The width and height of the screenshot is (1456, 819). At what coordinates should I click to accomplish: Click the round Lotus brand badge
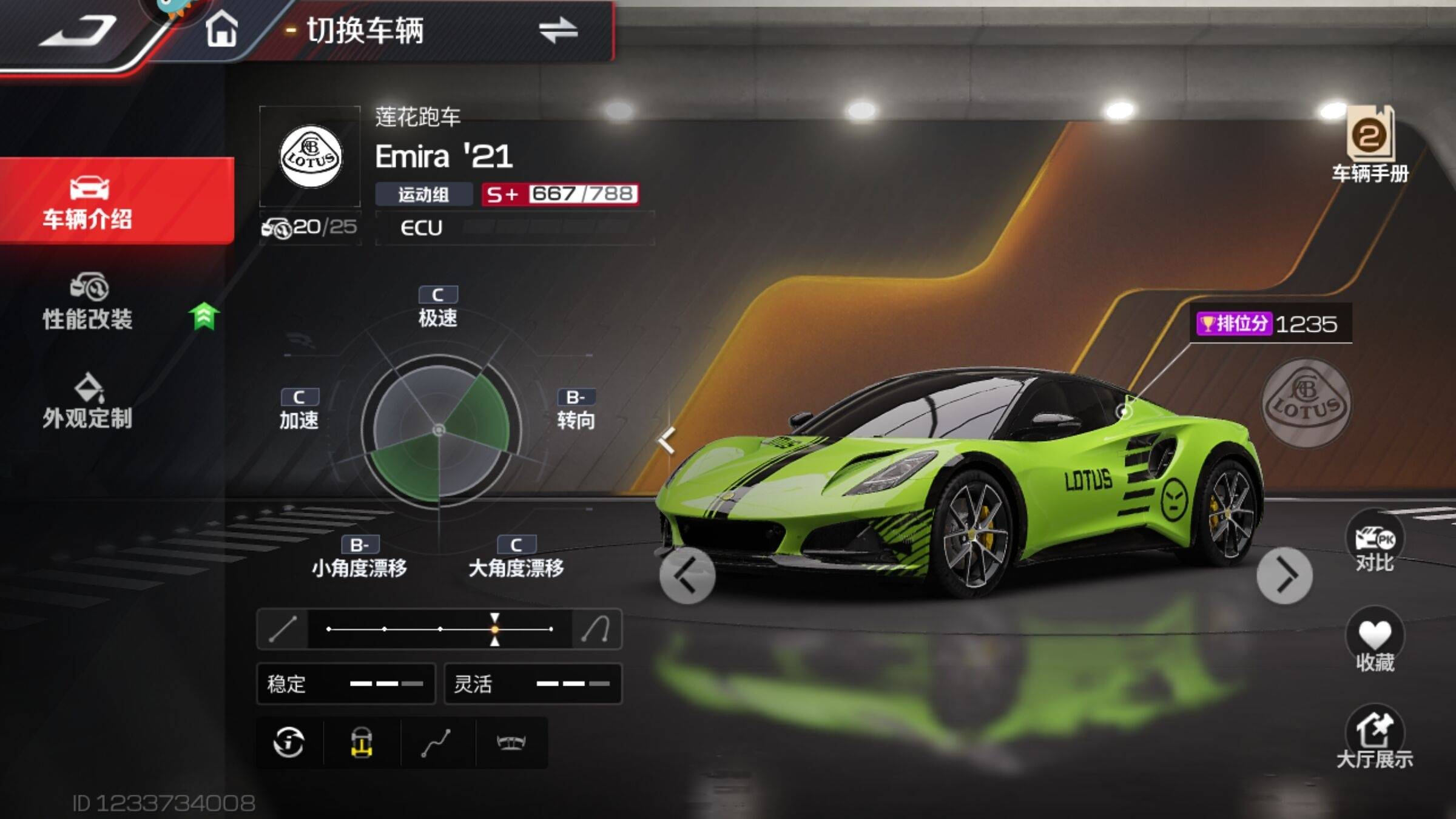tap(1306, 403)
